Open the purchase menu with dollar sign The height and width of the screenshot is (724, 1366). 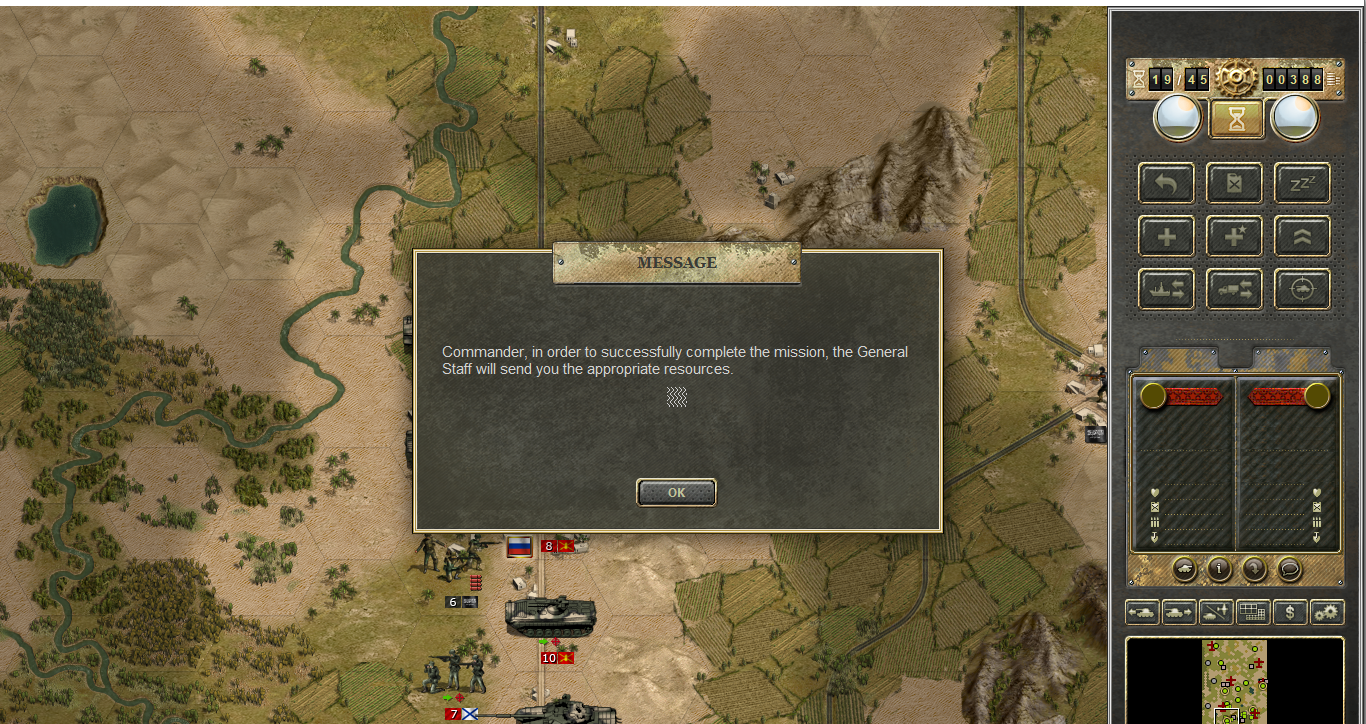click(1290, 612)
